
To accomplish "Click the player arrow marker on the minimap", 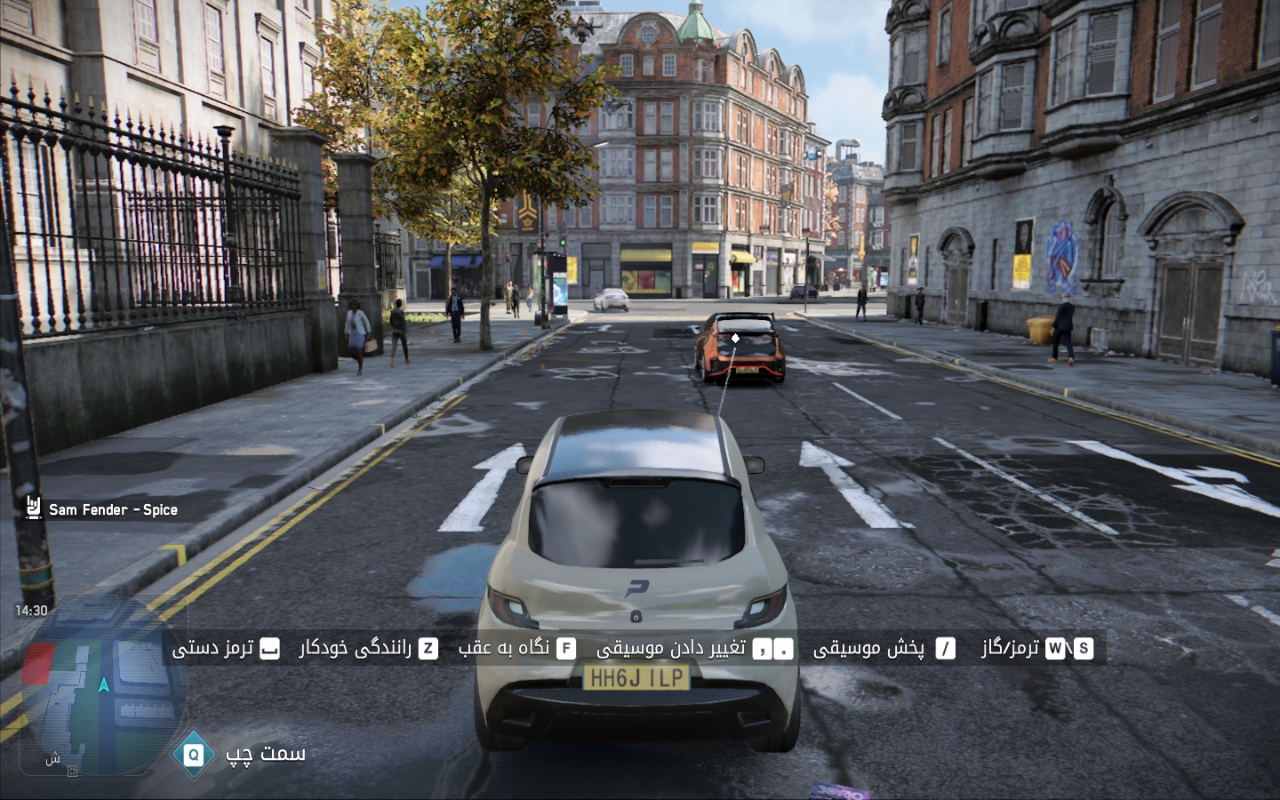I will [104, 686].
